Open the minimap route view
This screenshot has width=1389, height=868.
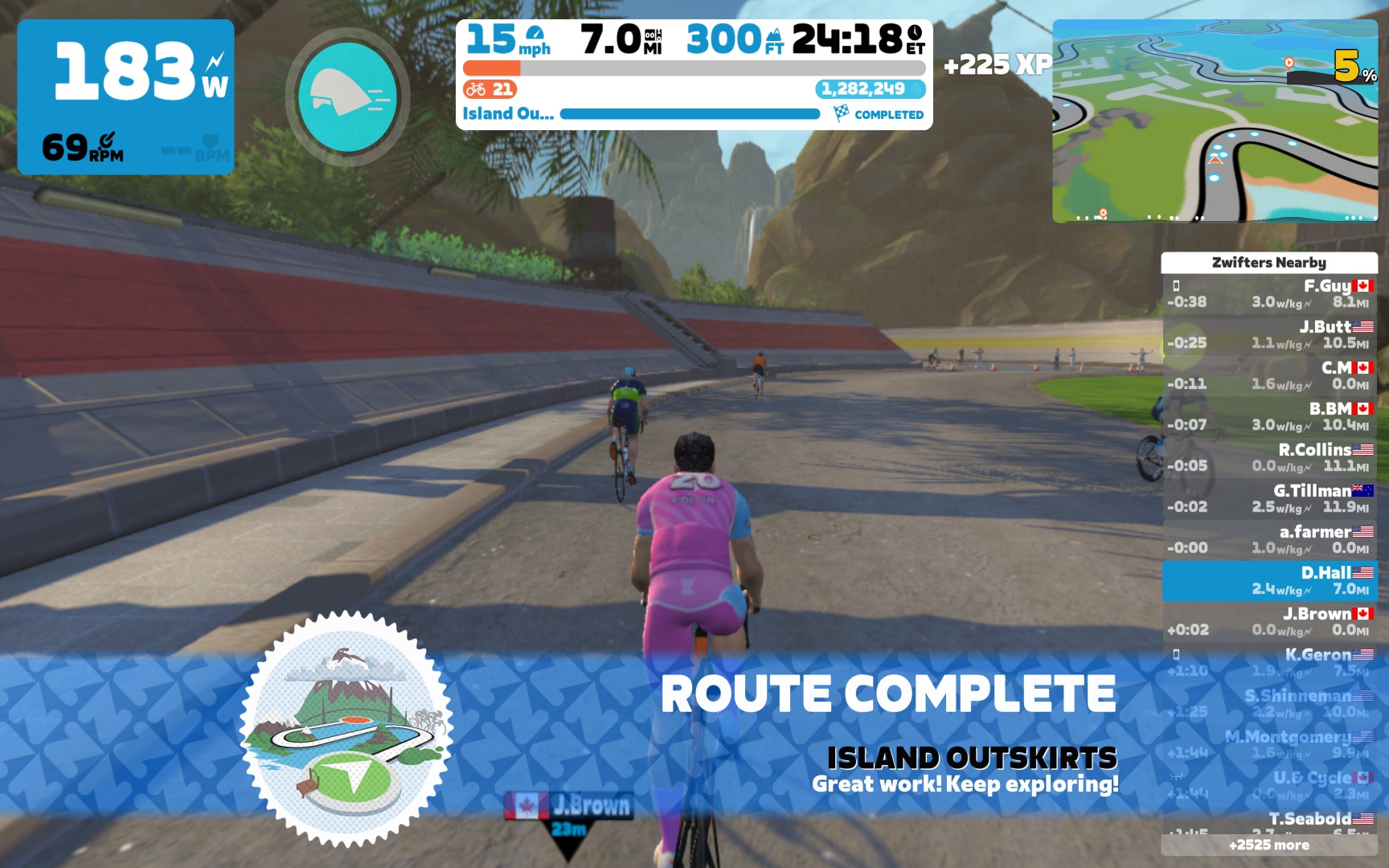click(x=1215, y=121)
